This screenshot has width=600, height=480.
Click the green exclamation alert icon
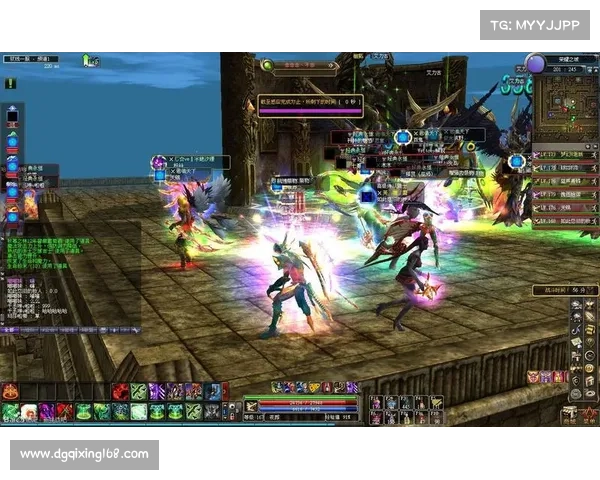click(x=11, y=85)
